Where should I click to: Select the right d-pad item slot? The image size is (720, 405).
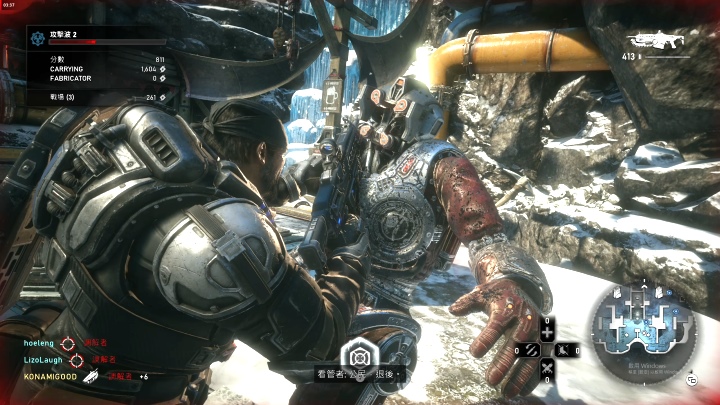tap(566, 350)
